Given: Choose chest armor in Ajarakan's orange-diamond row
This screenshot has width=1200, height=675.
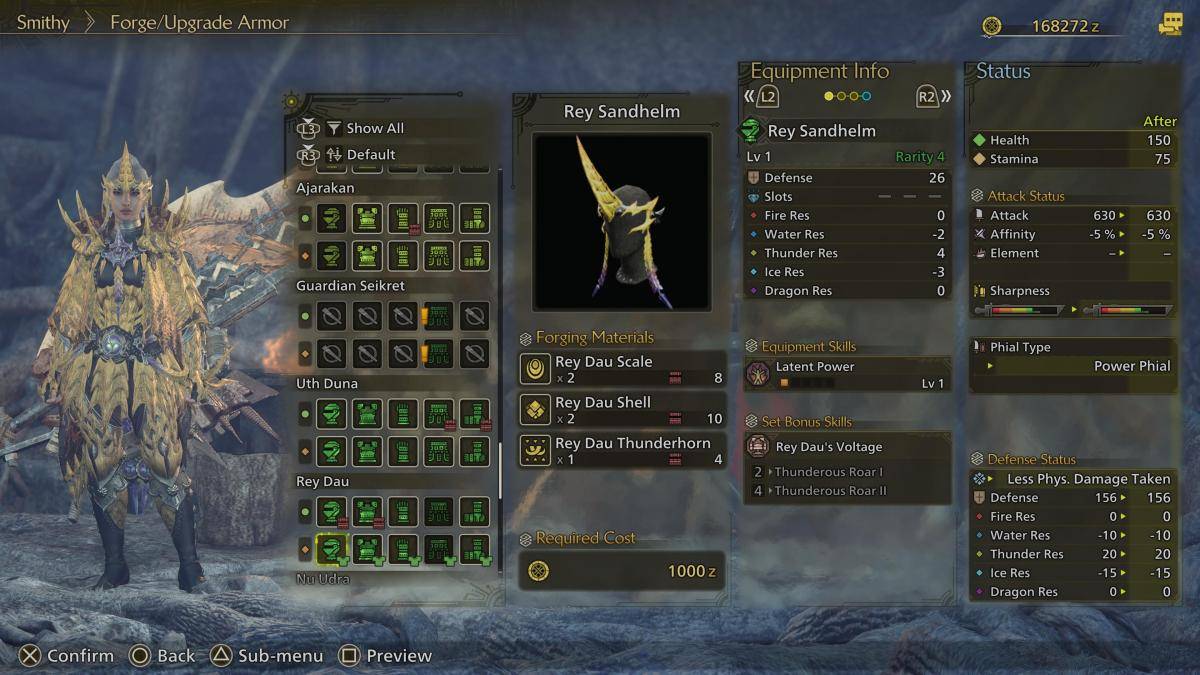Looking at the screenshot, I should [x=367, y=255].
